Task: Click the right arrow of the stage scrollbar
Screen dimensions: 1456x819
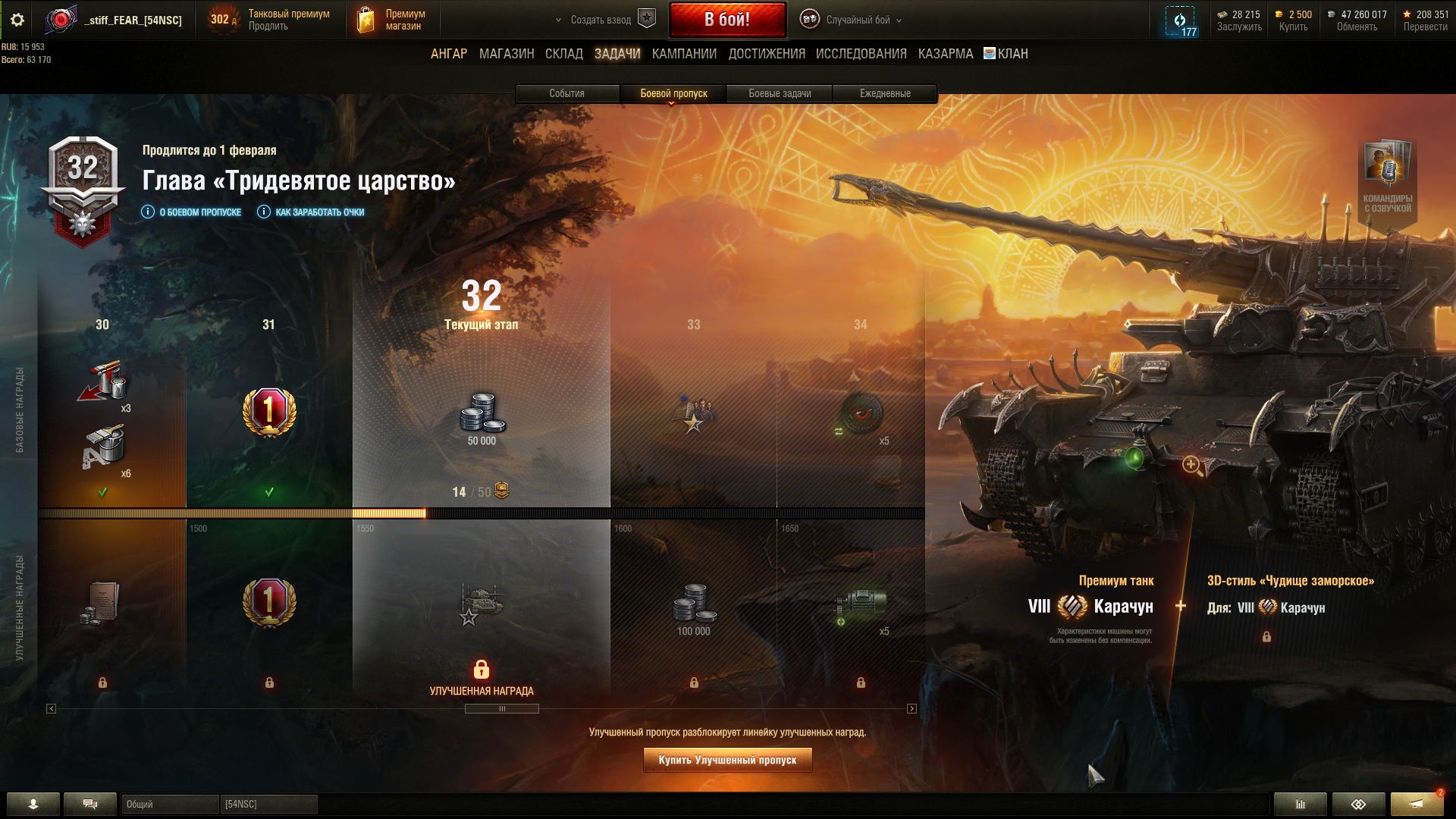Action: pos(912,709)
